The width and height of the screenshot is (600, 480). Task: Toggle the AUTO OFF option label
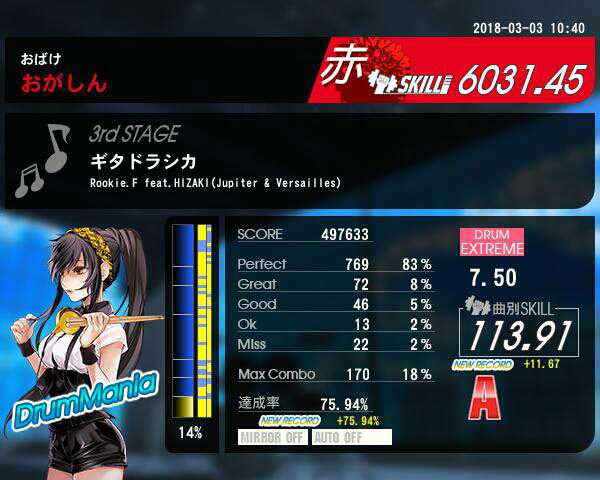pyautogui.click(x=351, y=437)
